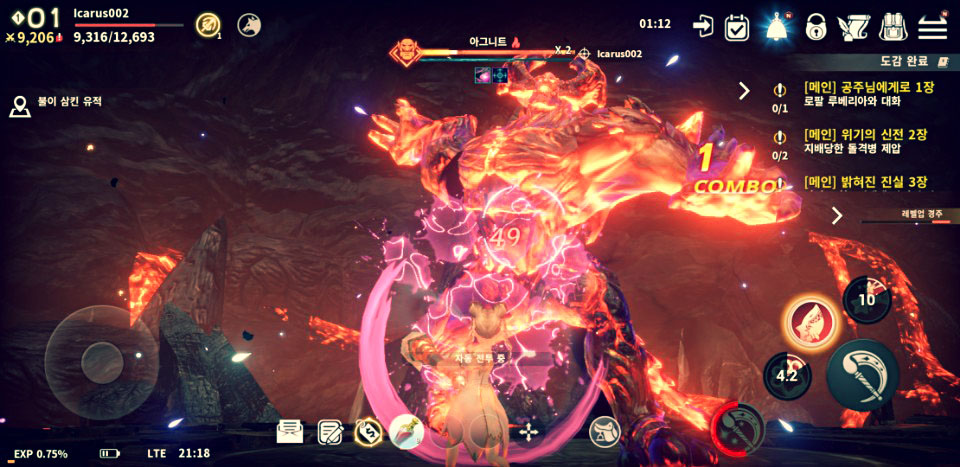Use the potion bottle quick slot
Screen dimensions: 960x467
click(407, 432)
